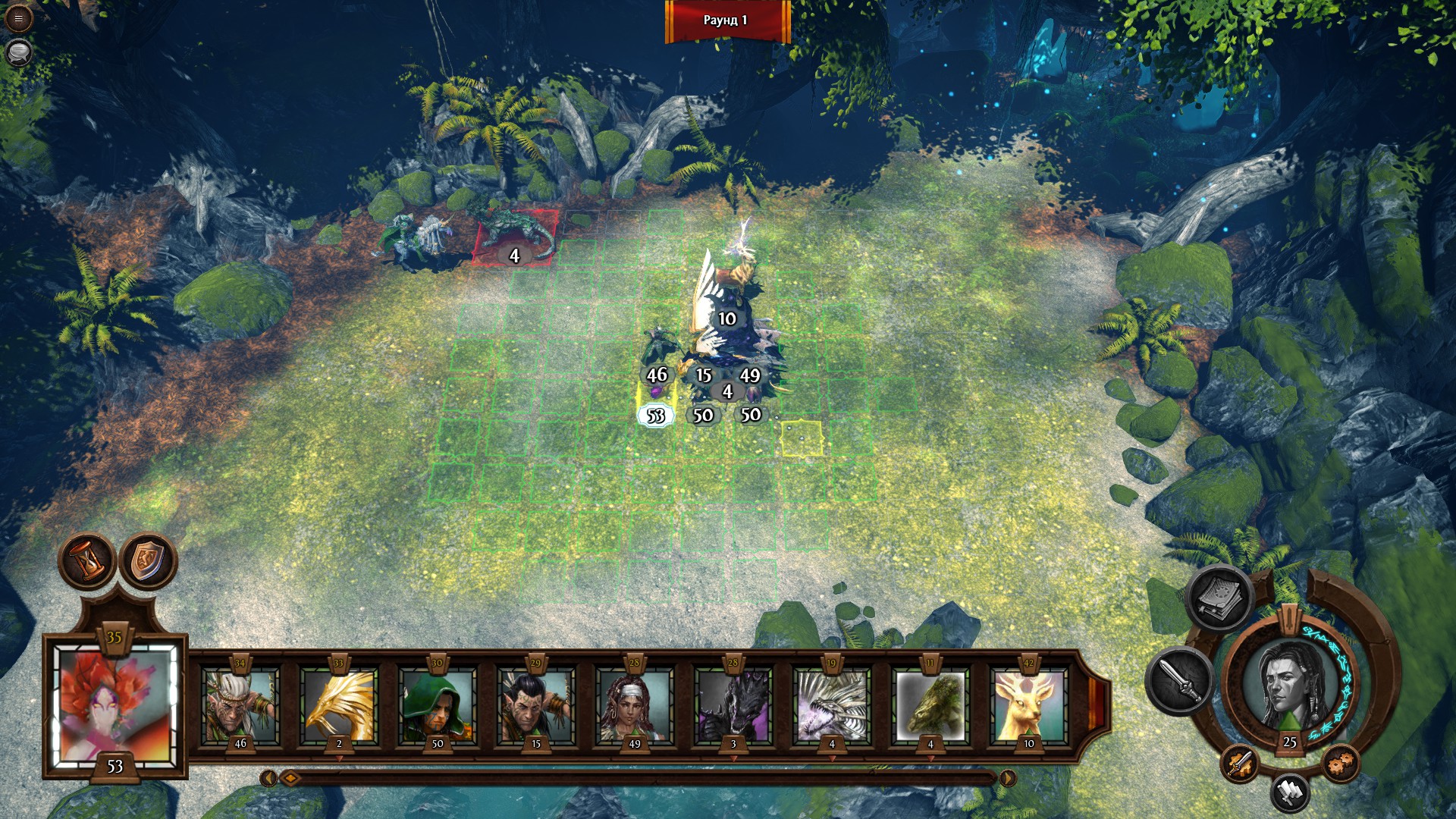The width and height of the screenshot is (1456, 819).
Task: Click the turn order right arrow
Action: pyautogui.click(x=1008, y=778)
